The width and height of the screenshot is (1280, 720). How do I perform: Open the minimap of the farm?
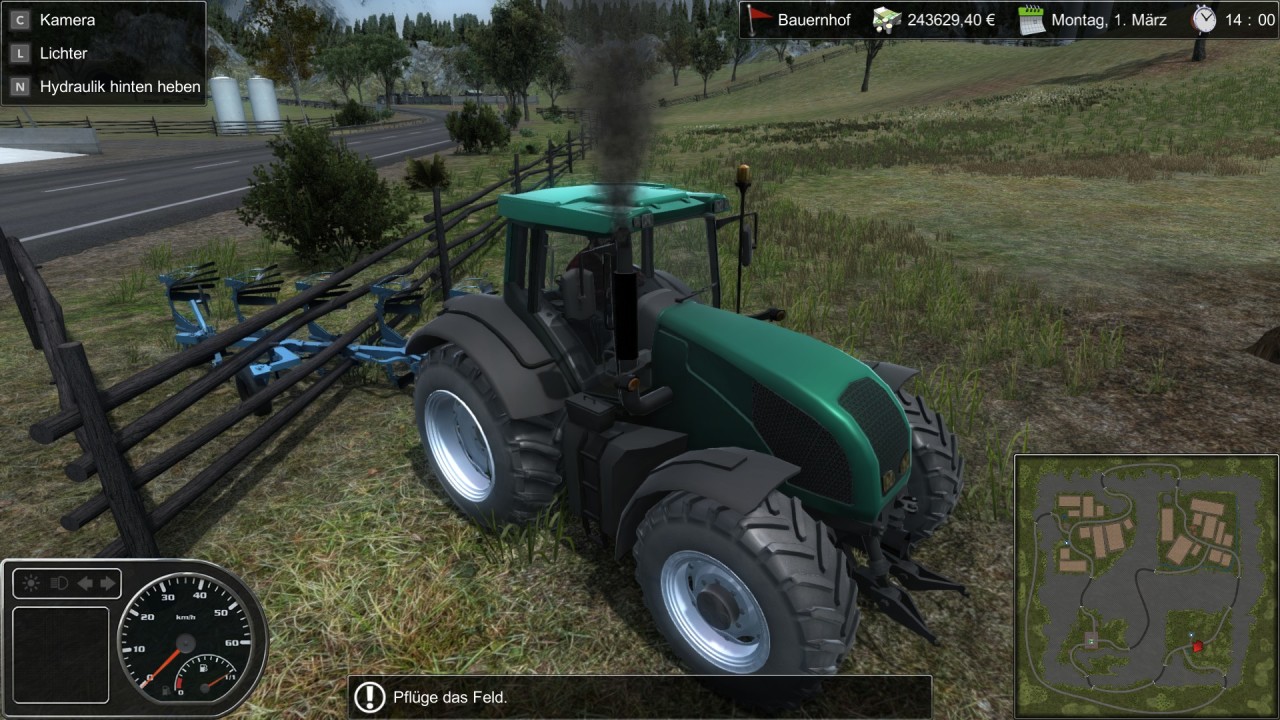click(1144, 585)
